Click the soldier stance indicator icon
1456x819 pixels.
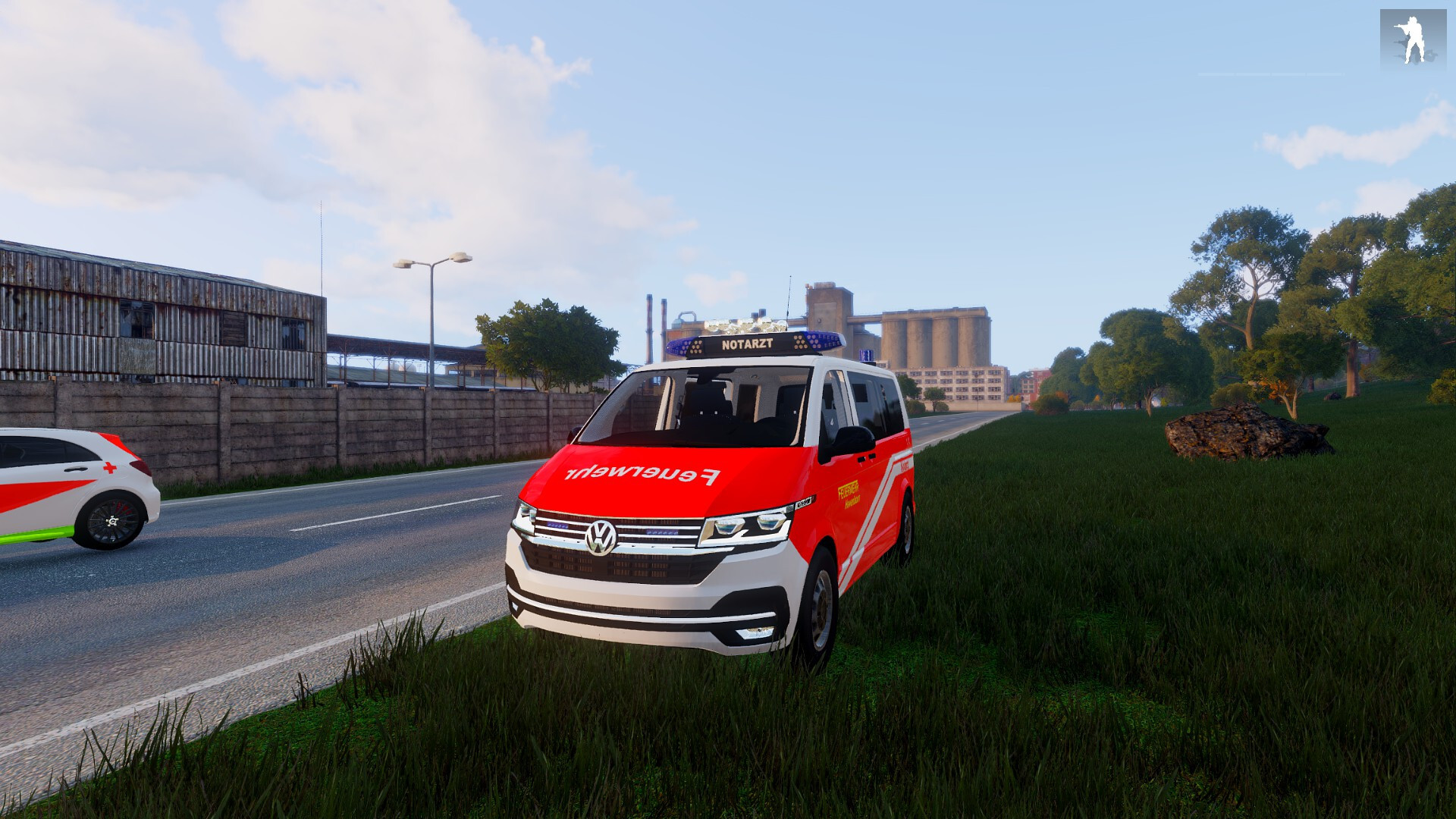1413,40
